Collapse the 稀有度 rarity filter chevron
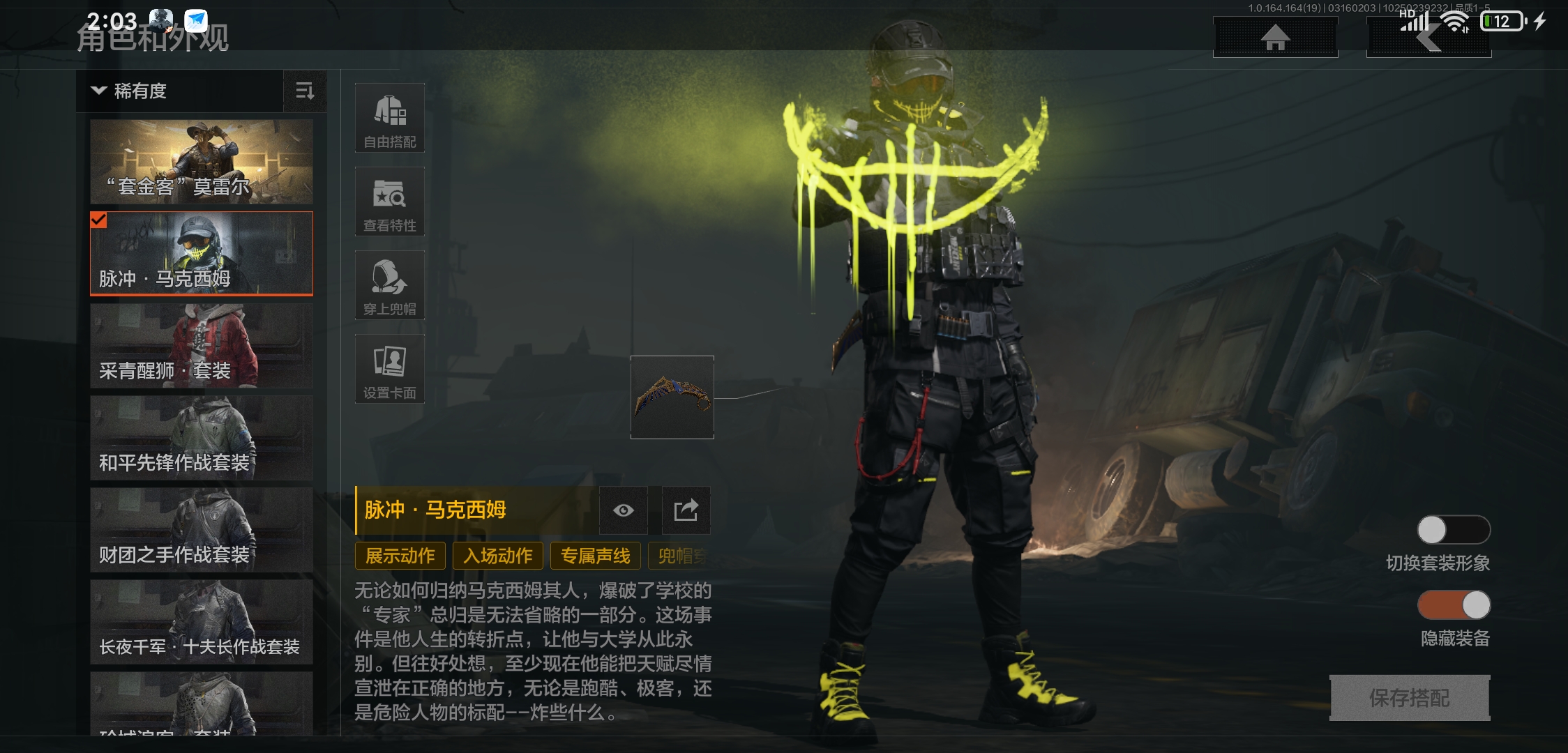The image size is (1568, 753). (x=98, y=91)
